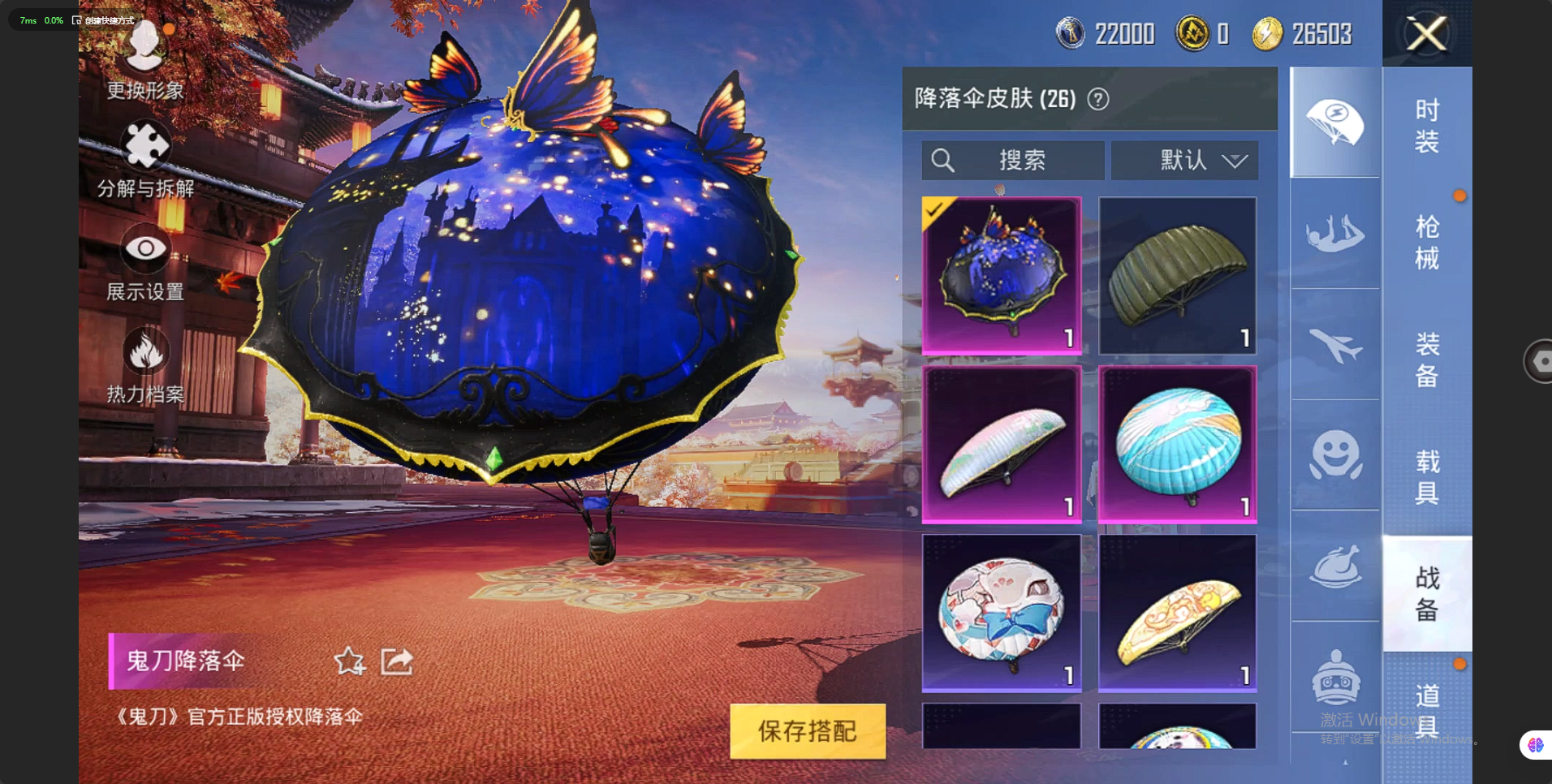Open the 枪械 weapons tab
Image resolution: width=1552 pixels, height=784 pixels.
coord(1427,242)
